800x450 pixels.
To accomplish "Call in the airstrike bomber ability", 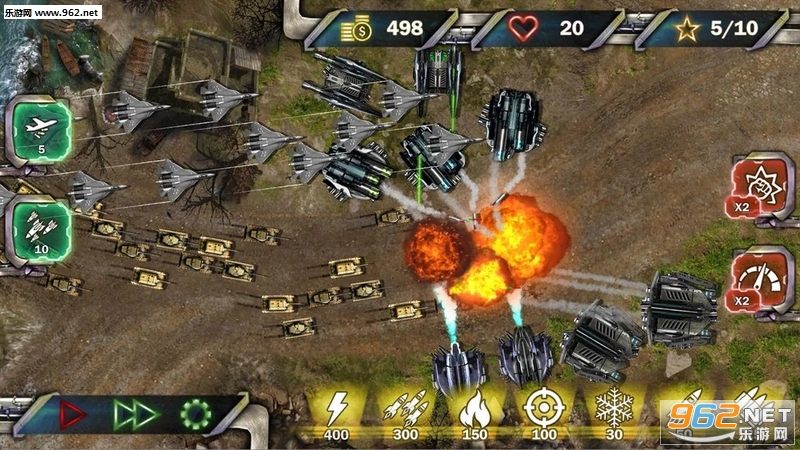I will click(40, 130).
